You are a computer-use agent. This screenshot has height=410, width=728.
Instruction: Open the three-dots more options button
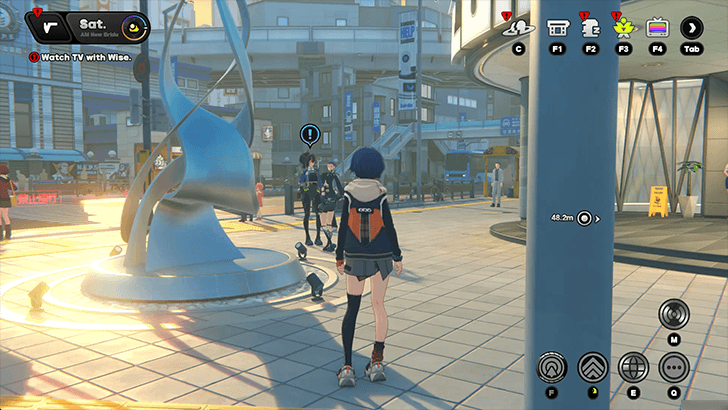tap(674, 367)
